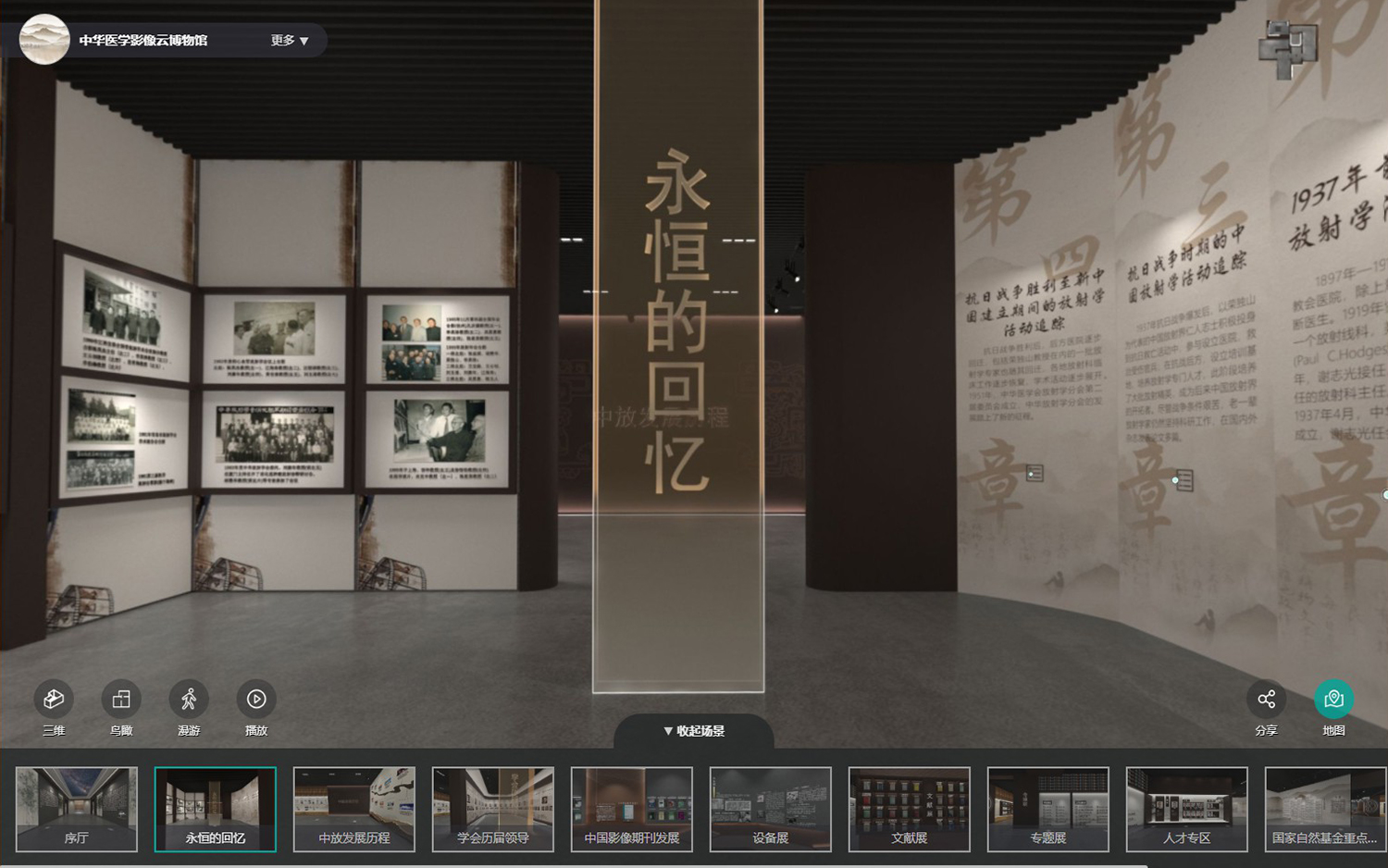Go to the 文献展 scene
This screenshot has width=1388, height=868.
coord(910,808)
